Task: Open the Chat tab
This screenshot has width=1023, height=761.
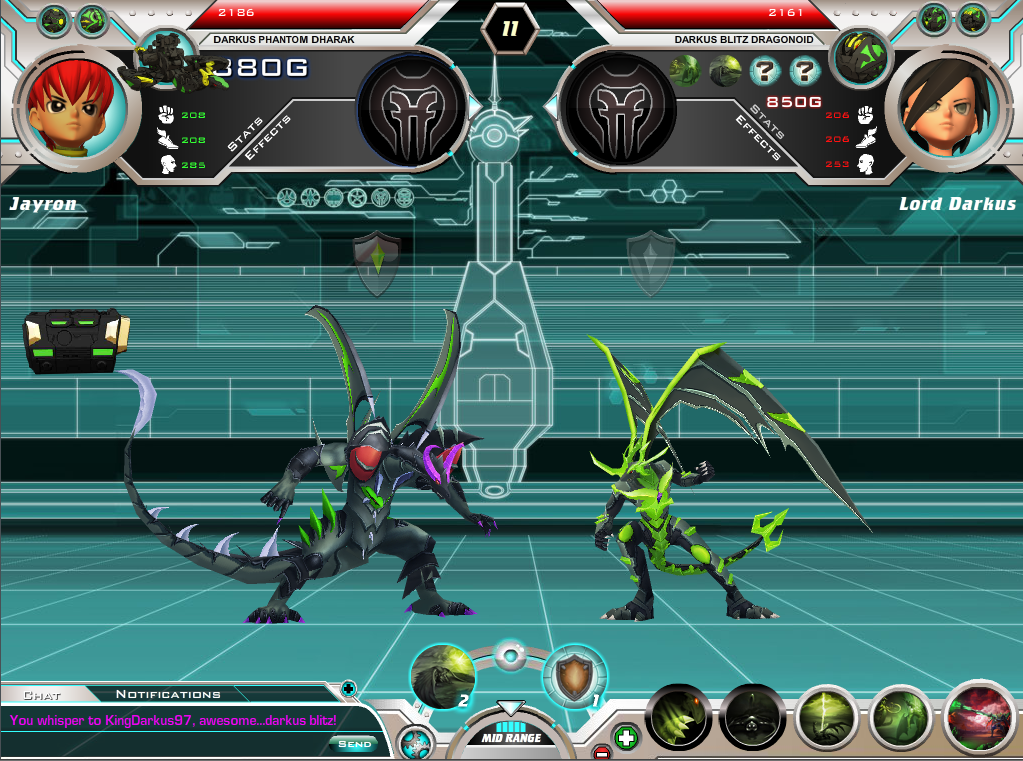Action: [x=42, y=694]
